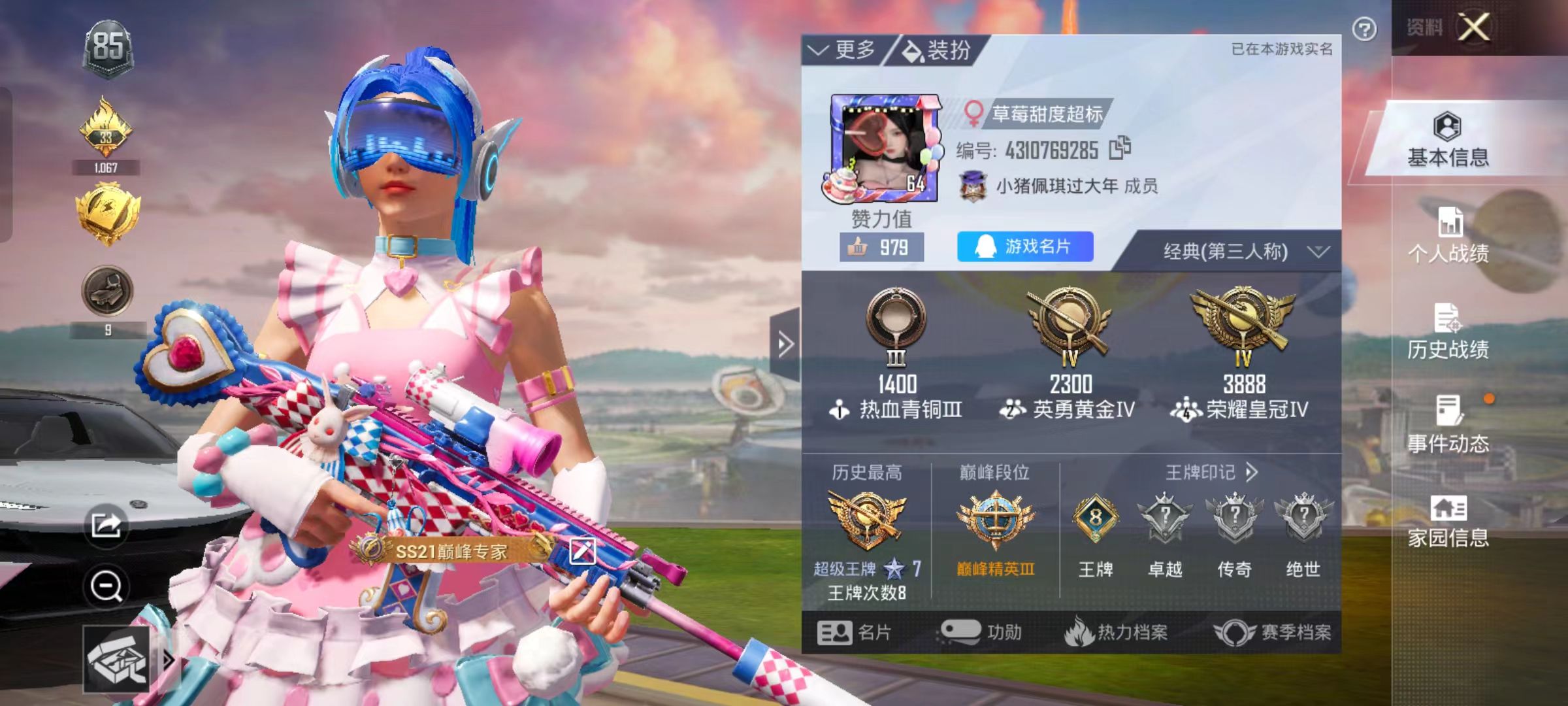
Task: View the 赛季档案 season archive
Action: 1273,632
